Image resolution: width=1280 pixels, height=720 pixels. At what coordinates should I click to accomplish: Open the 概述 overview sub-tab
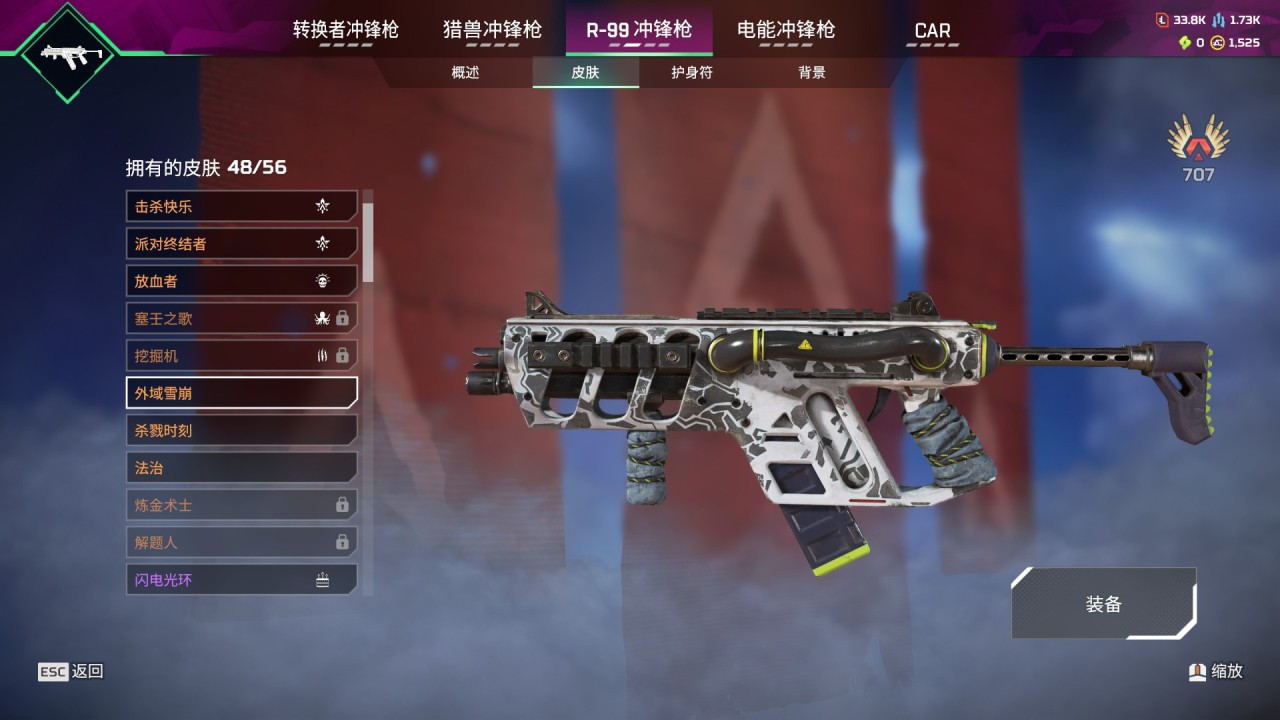click(x=465, y=73)
